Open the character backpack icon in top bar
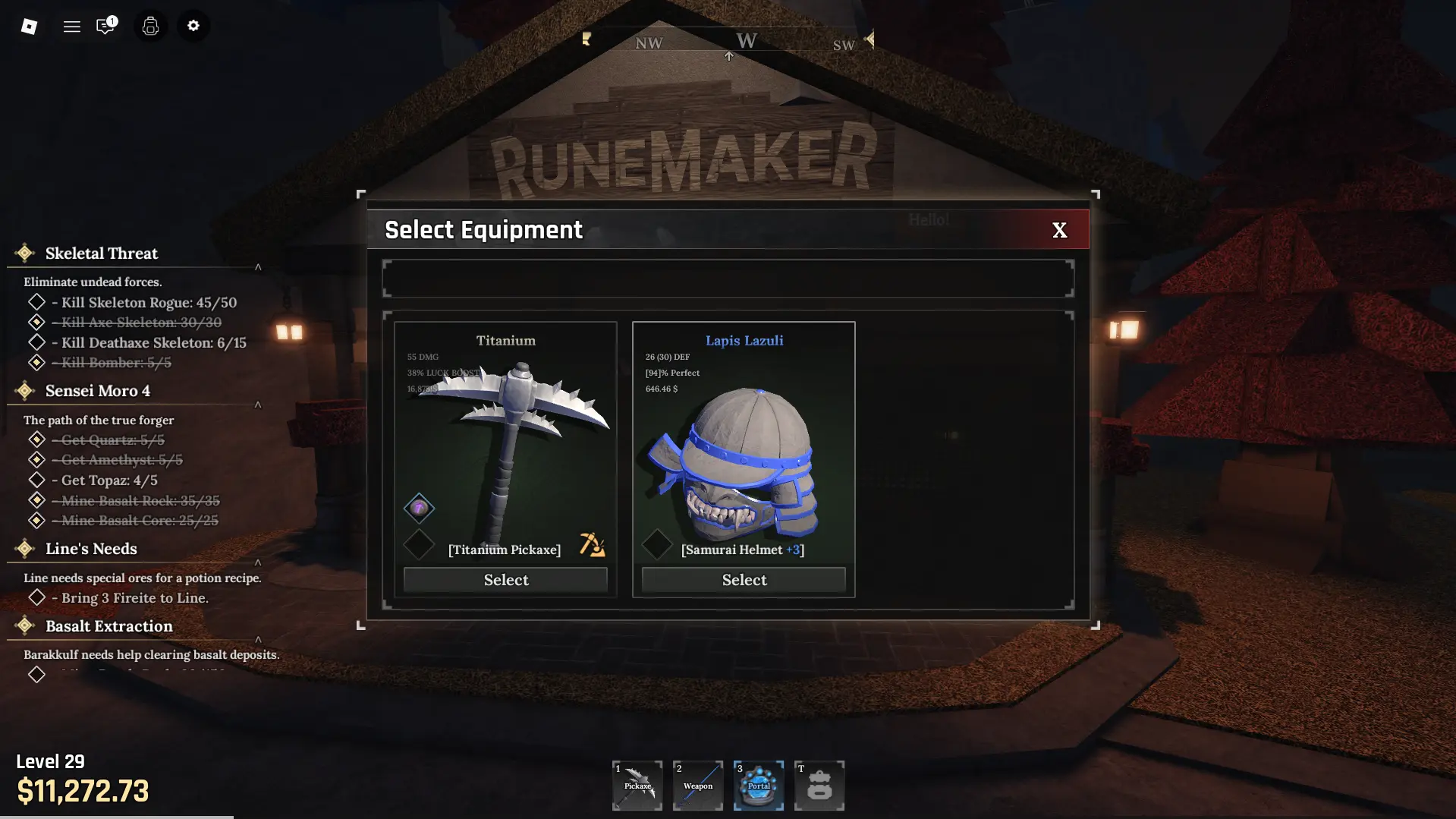Screen dimensions: 1456x819 [150, 27]
